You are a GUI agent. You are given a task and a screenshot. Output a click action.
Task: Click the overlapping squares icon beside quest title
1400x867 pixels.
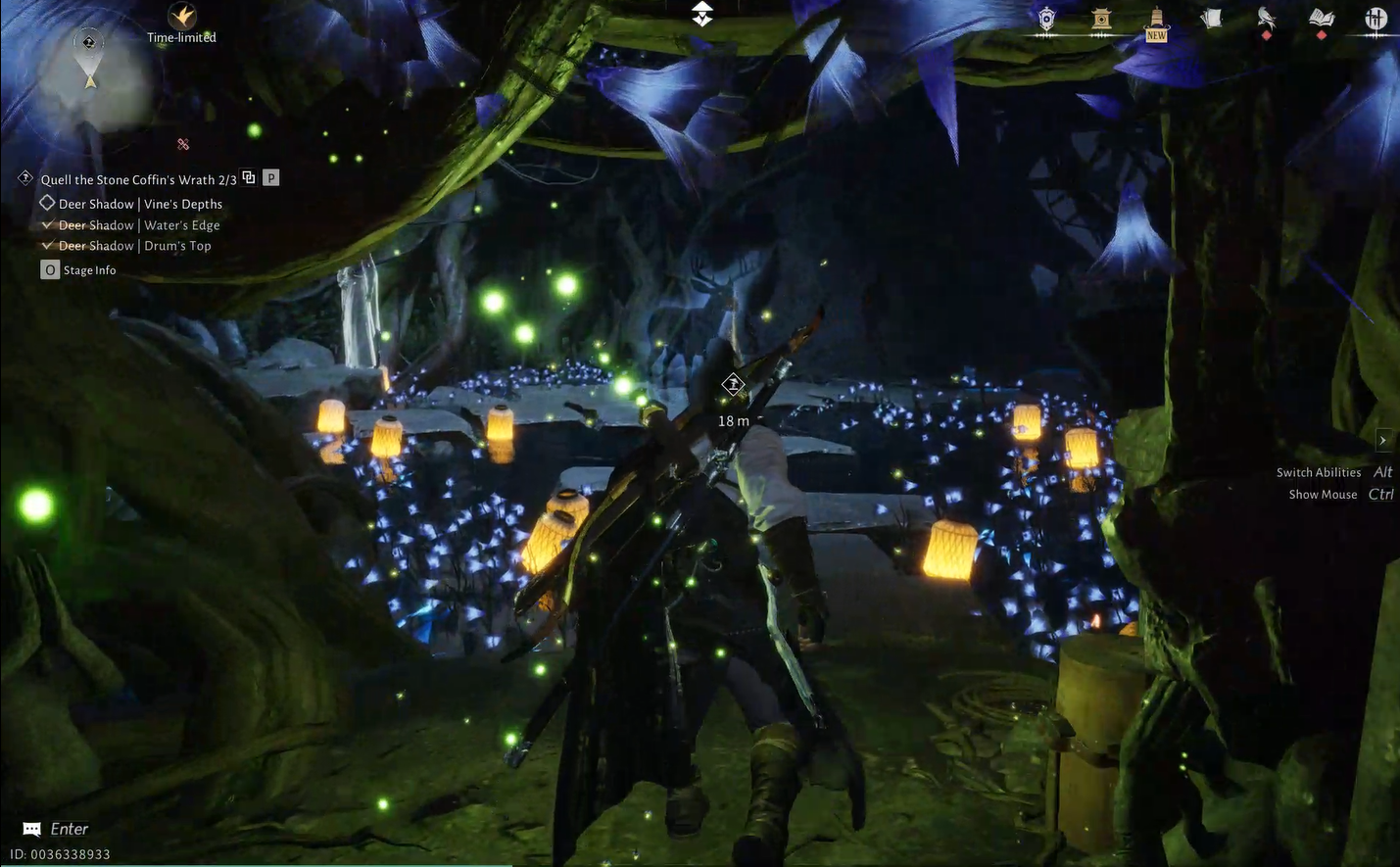pos(249,177)
